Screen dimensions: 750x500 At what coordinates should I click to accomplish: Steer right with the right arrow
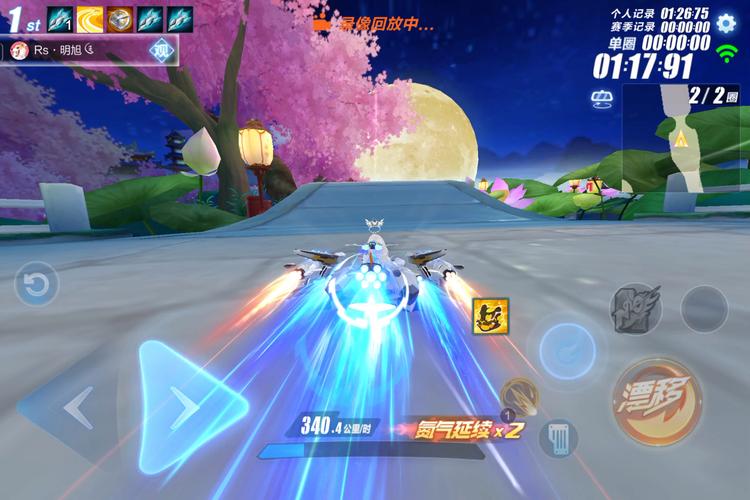tap(188, 407)
